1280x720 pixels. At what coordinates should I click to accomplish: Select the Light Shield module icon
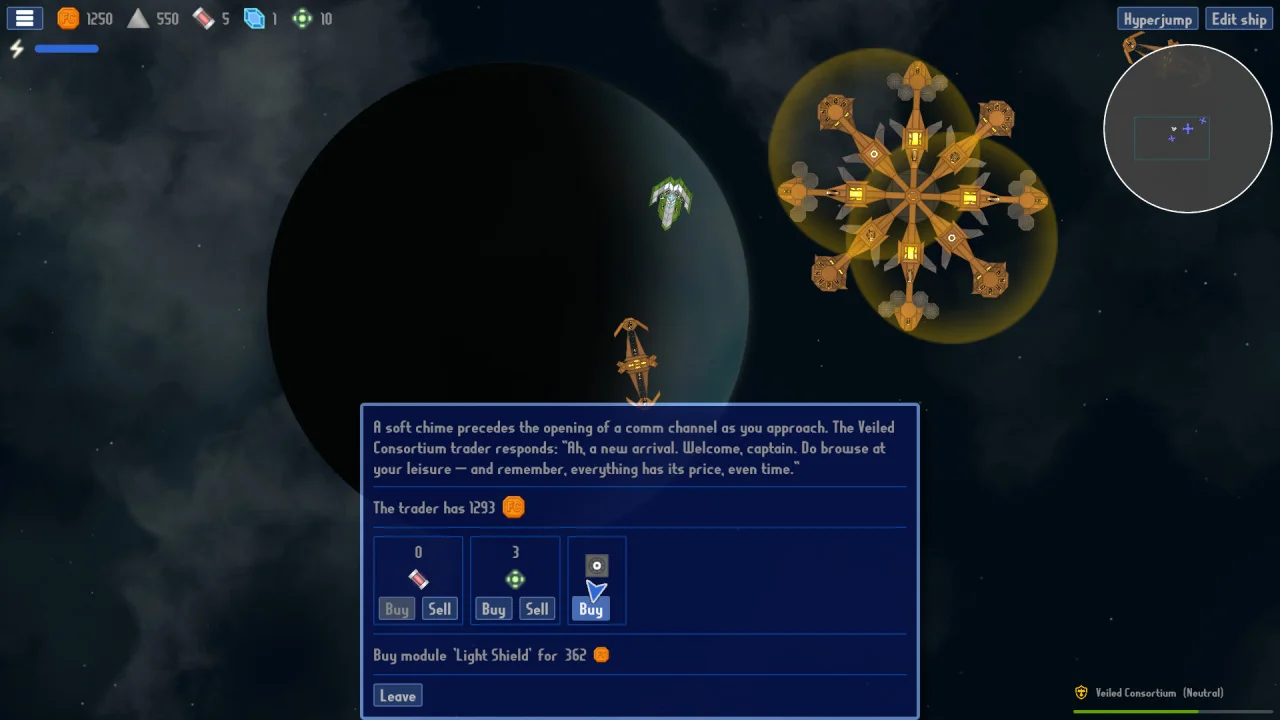click(596, 566)
